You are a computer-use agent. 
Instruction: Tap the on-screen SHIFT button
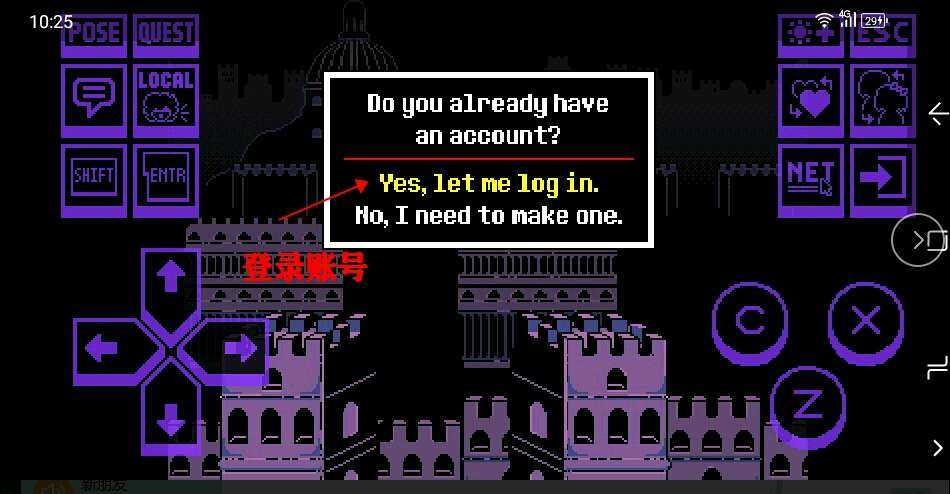(x=94, y=177)
